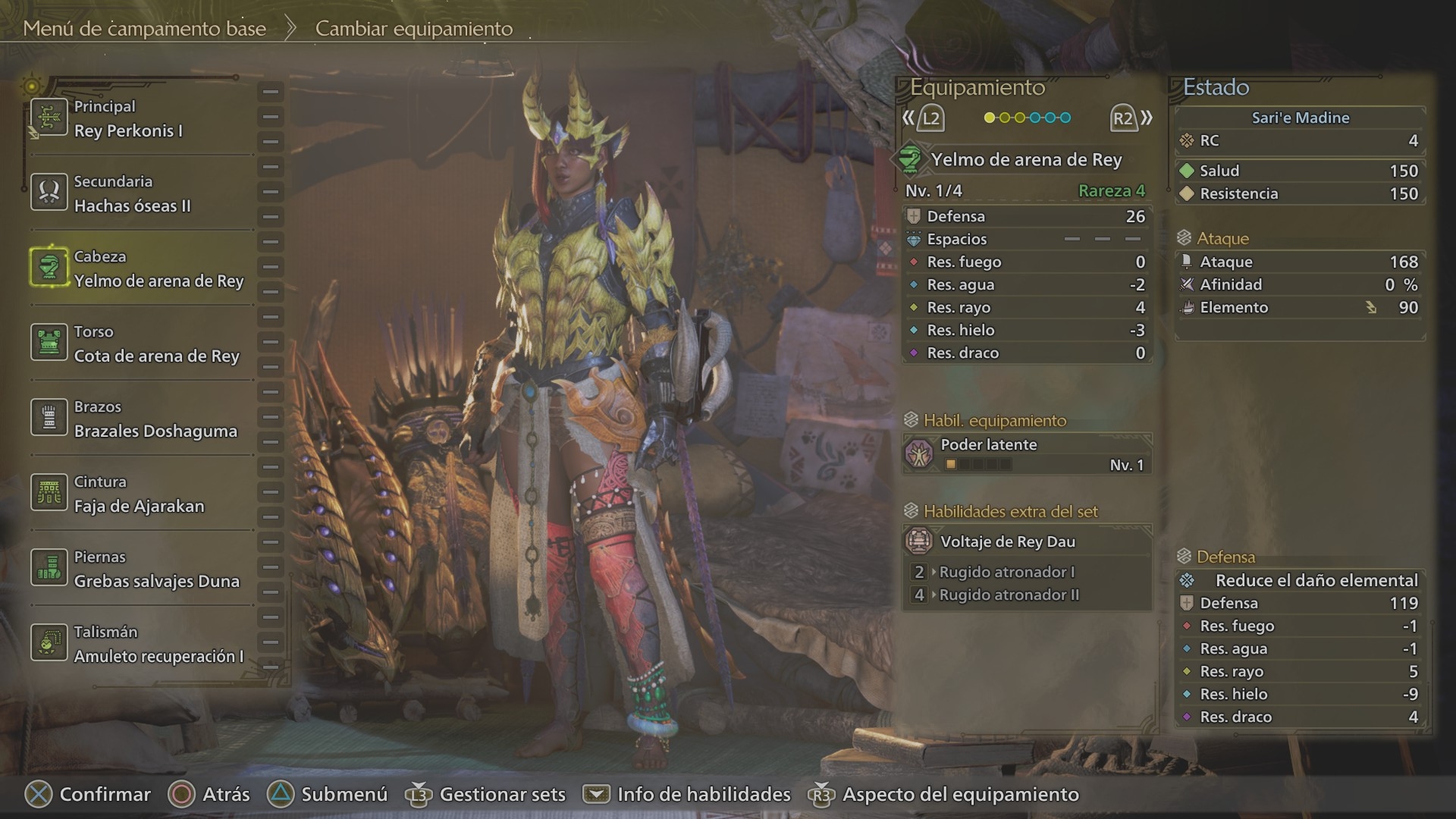Select the Principal weapon slot Rey Perkonis I

click(140, 119)
